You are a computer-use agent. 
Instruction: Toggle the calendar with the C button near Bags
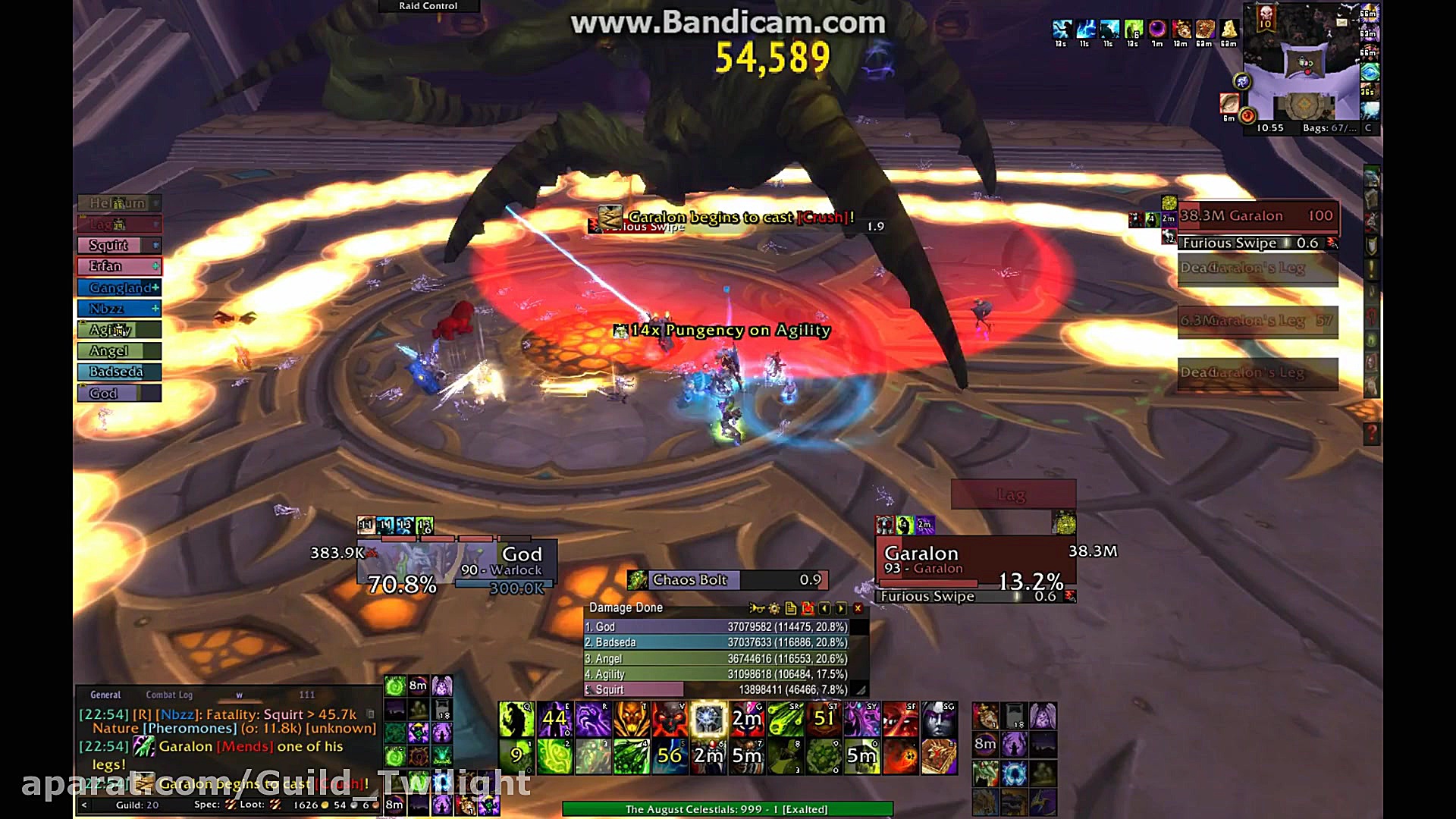click(1368, 127)
